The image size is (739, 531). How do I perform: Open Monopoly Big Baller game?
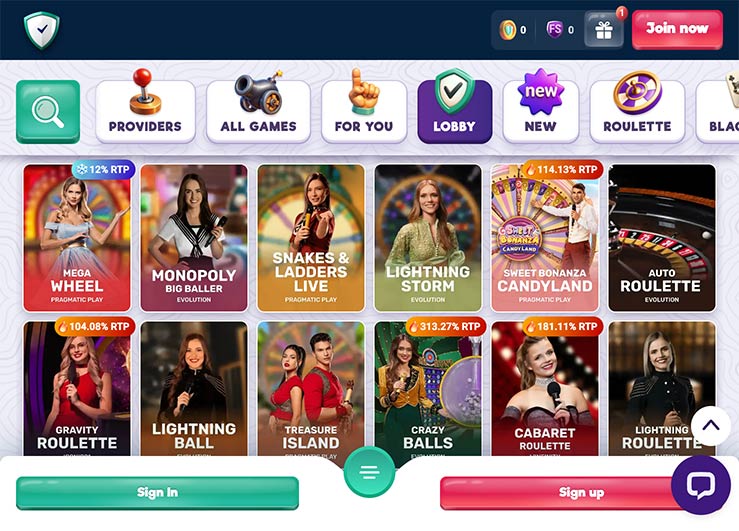[194, 238]
